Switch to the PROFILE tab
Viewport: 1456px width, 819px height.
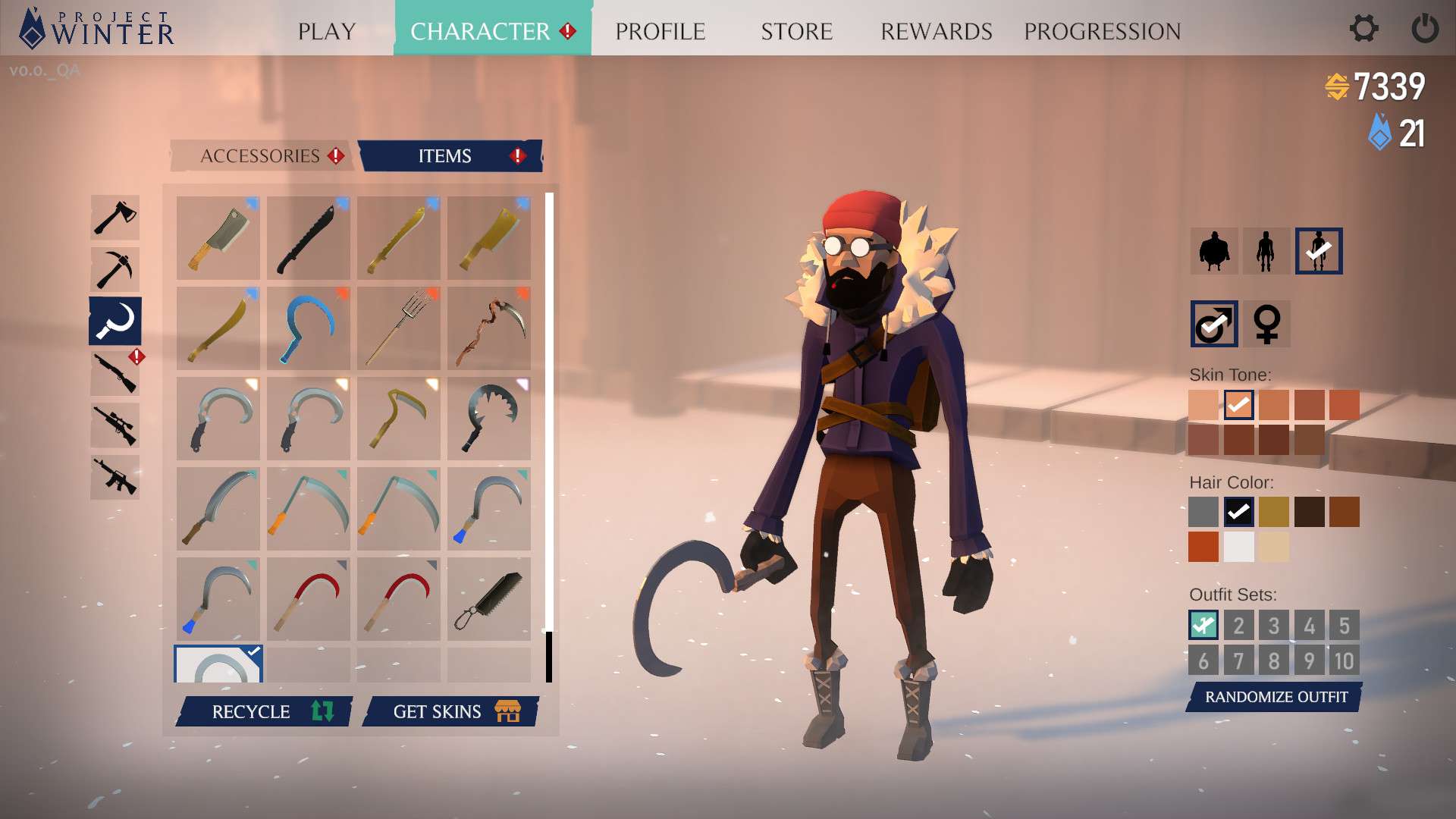click(x=660, y=31)
